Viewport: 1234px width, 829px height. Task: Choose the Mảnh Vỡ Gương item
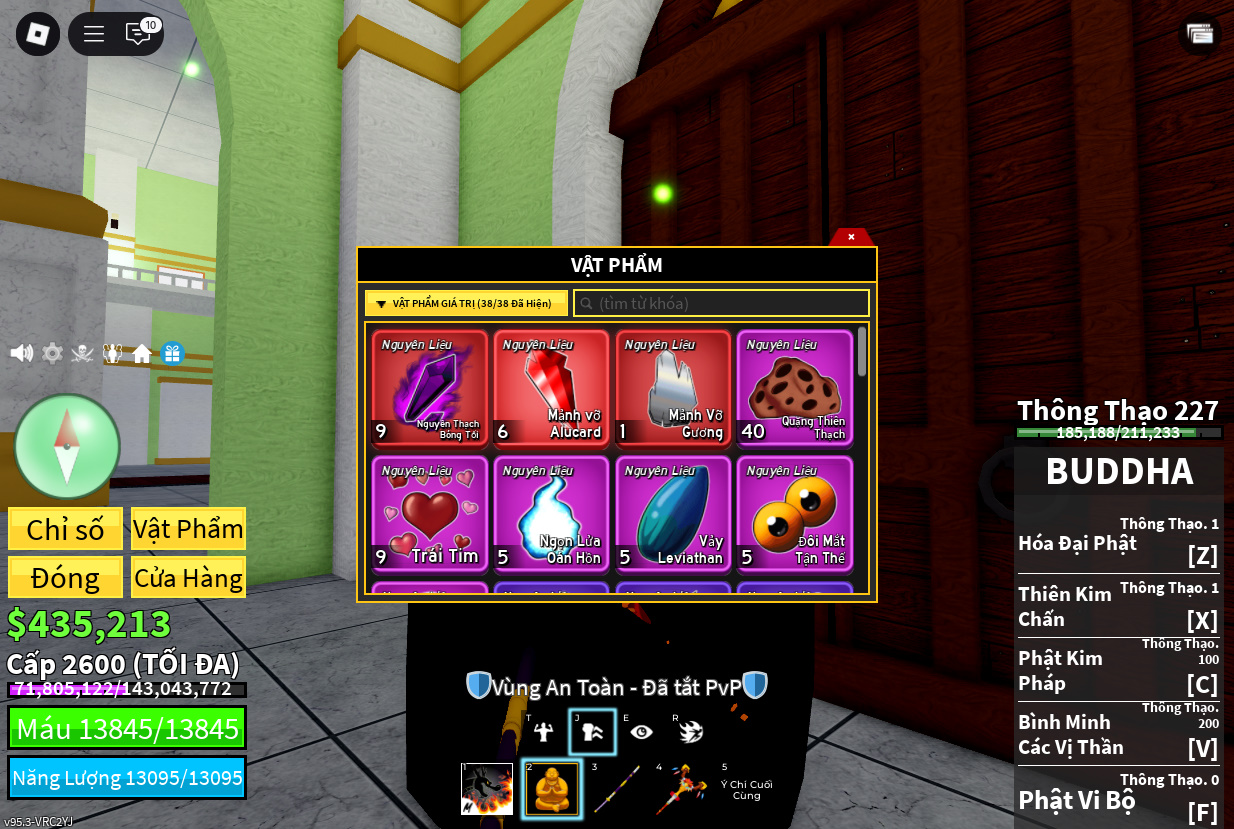coord(673,388)
